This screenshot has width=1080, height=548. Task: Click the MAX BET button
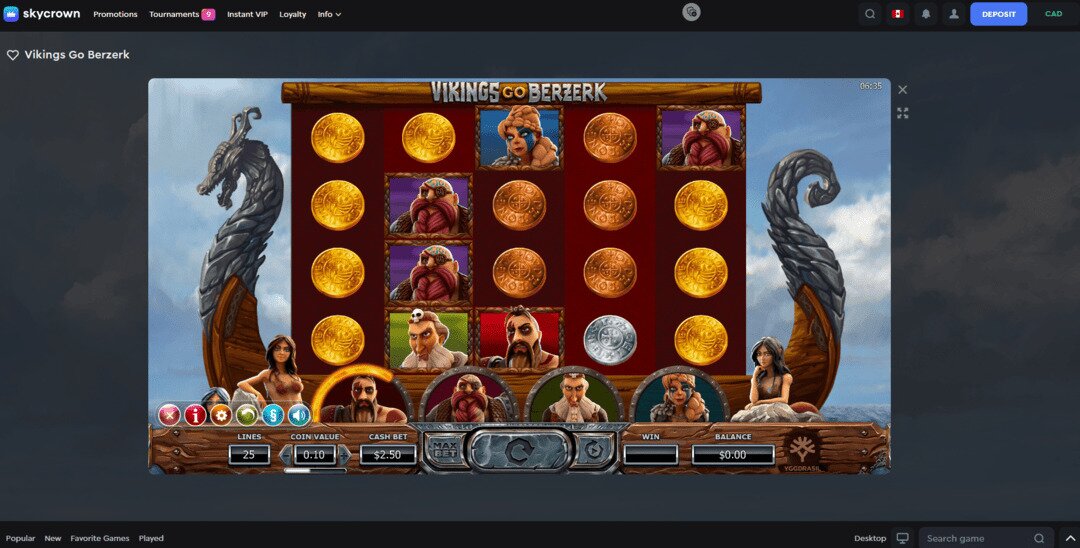443,451
